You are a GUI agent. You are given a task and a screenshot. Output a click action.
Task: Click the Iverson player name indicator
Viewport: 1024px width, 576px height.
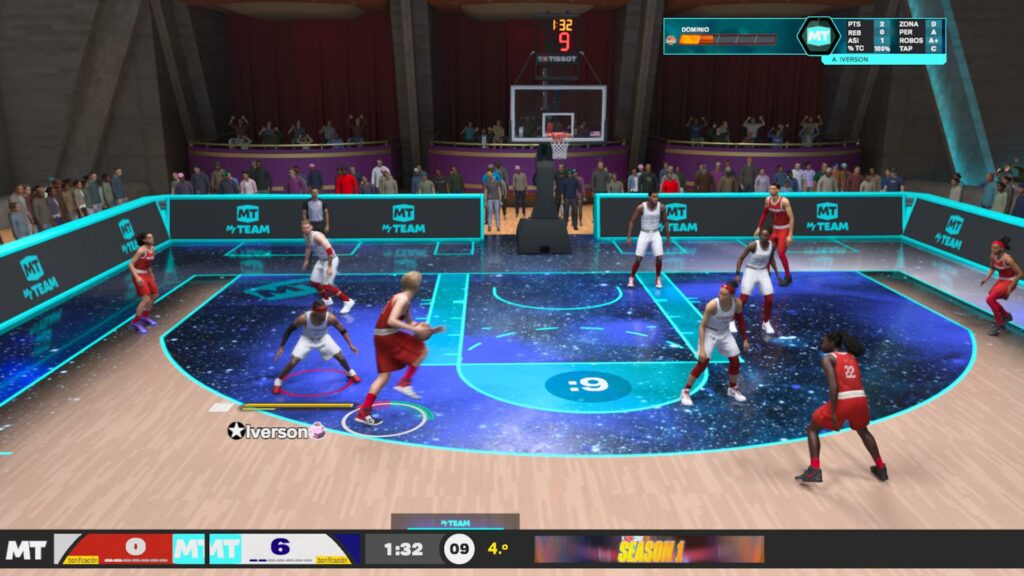[x=276, y=431]
